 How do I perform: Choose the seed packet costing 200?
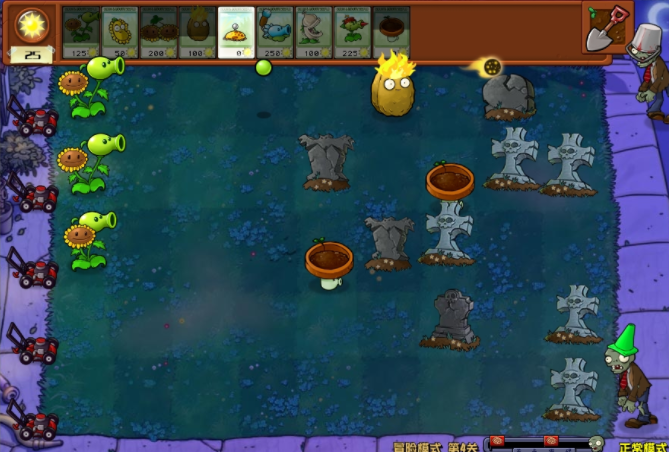coord(159,31)
